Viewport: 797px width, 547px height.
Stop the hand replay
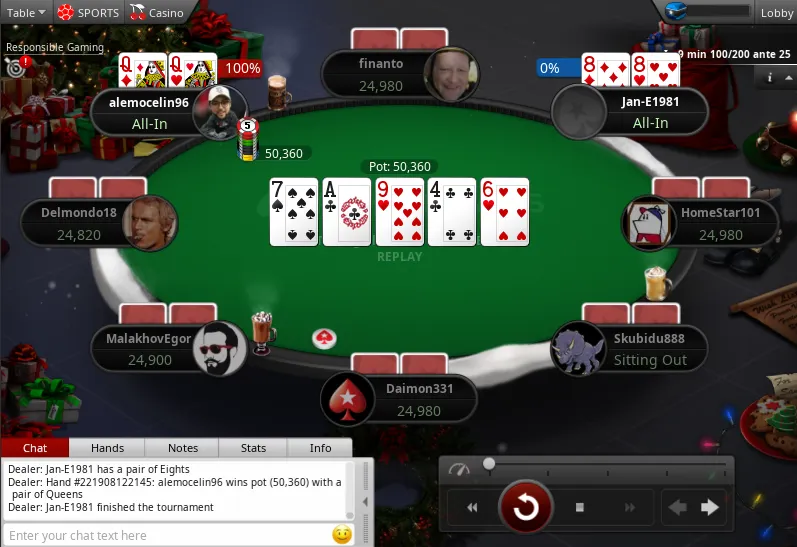click(579, 508)
